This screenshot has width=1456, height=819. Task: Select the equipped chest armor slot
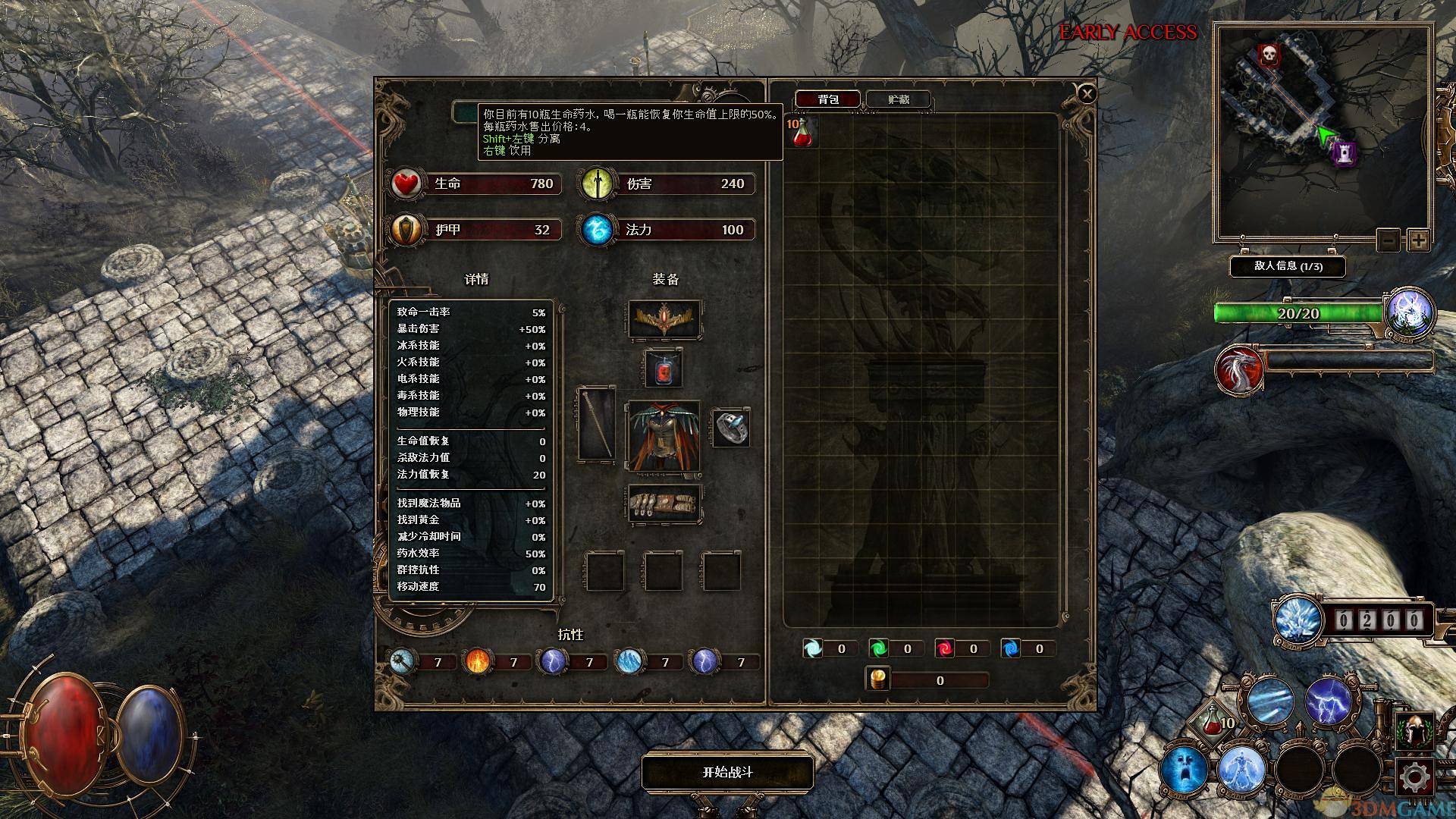[x=664, y=436]
